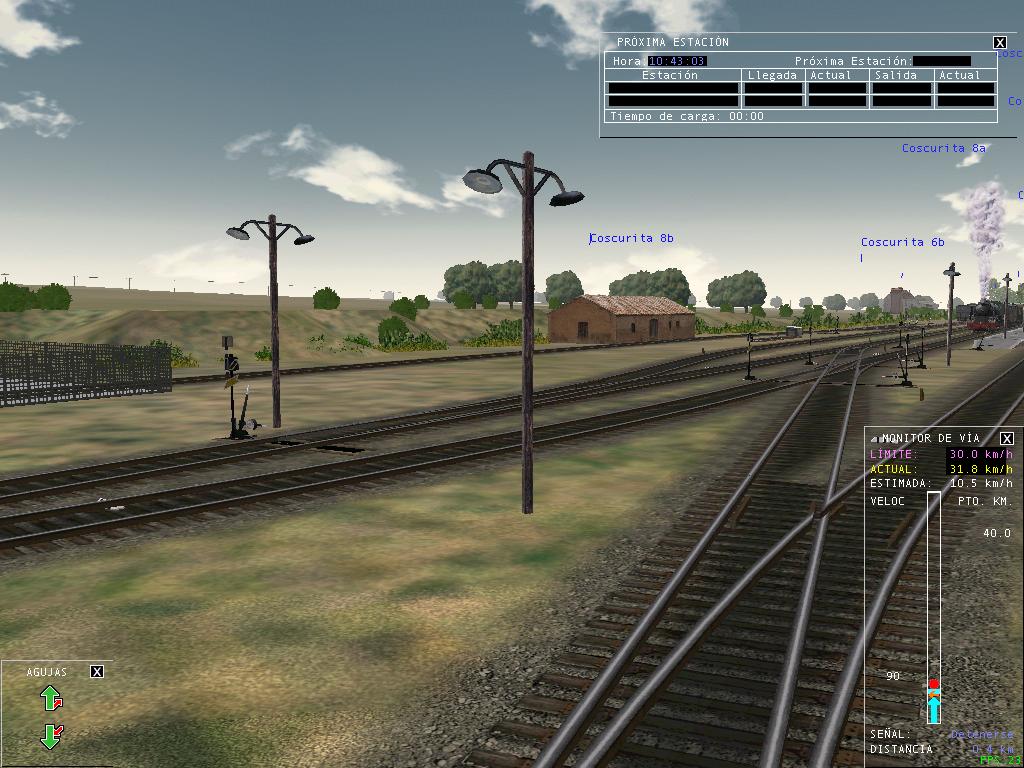This screenshot has width=1024, height=768.
Task: Close the Agujas panel
Action: 97,671
